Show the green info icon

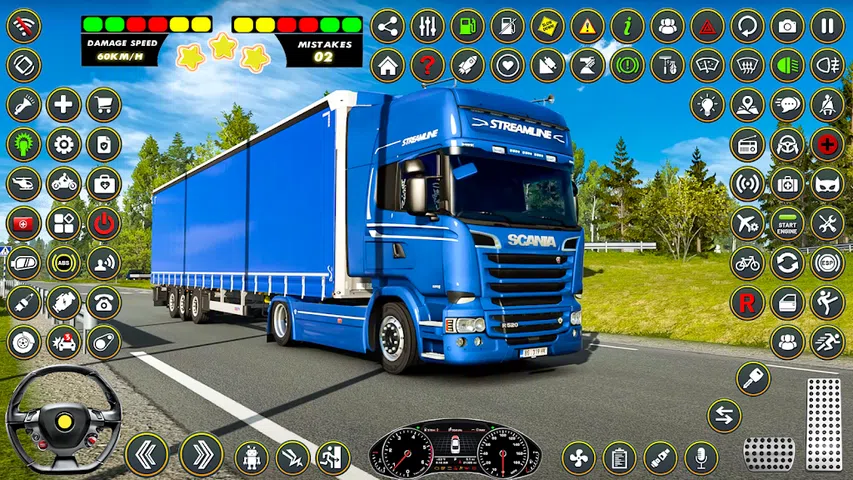627,26
